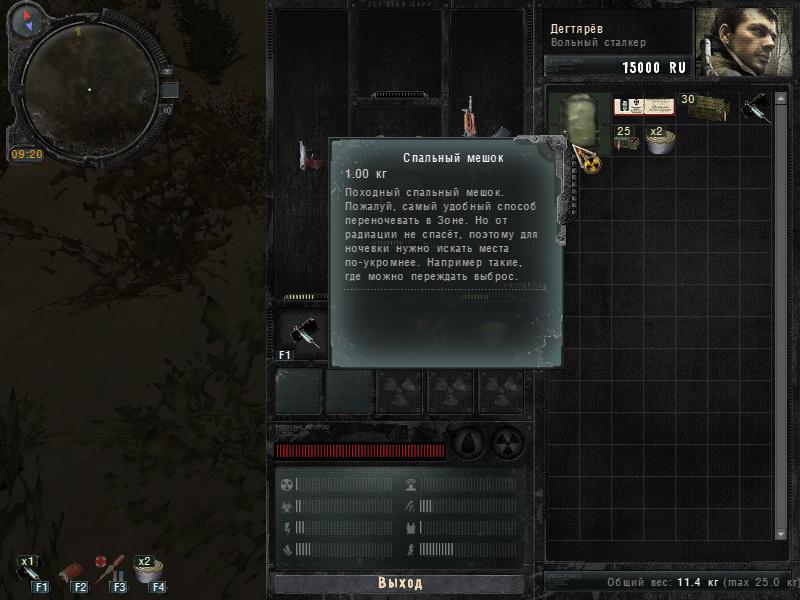
Task: Click the inventory scrollbar up arrow
Action: [x=782, y=93]
